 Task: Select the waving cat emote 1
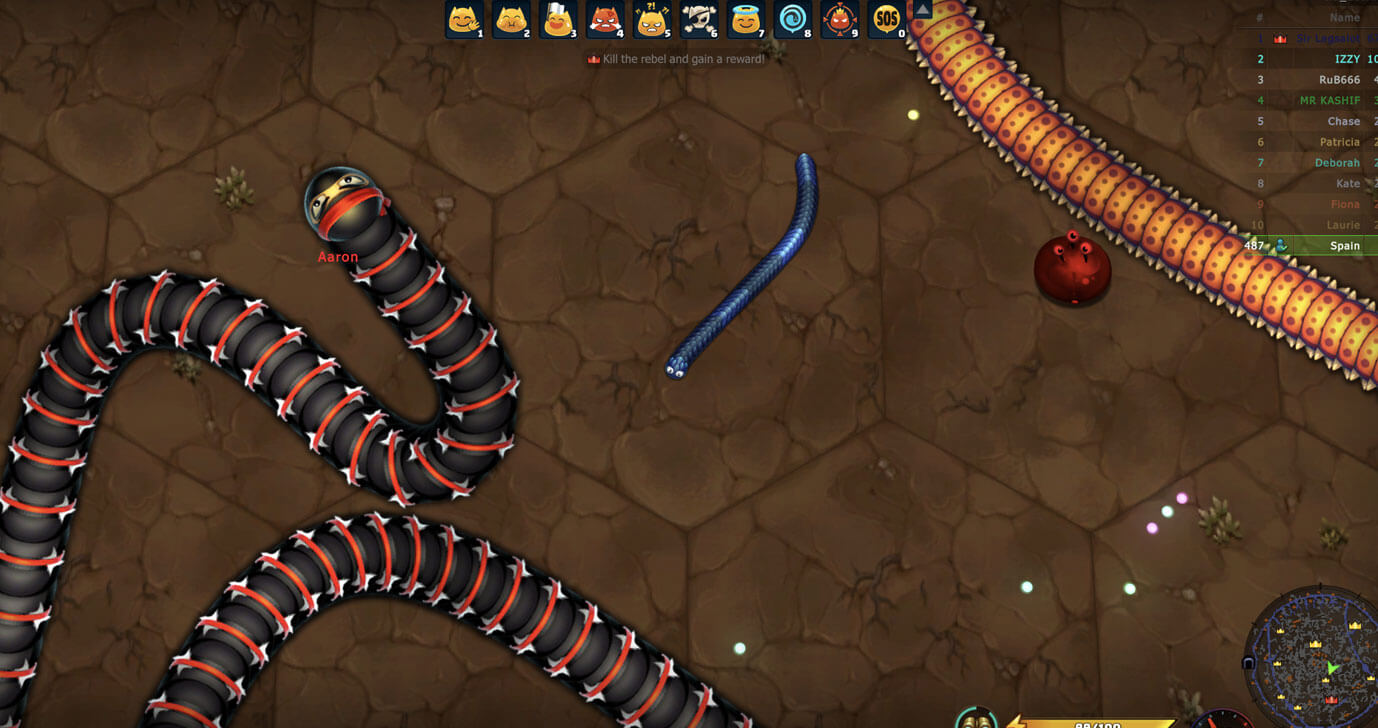463,20
